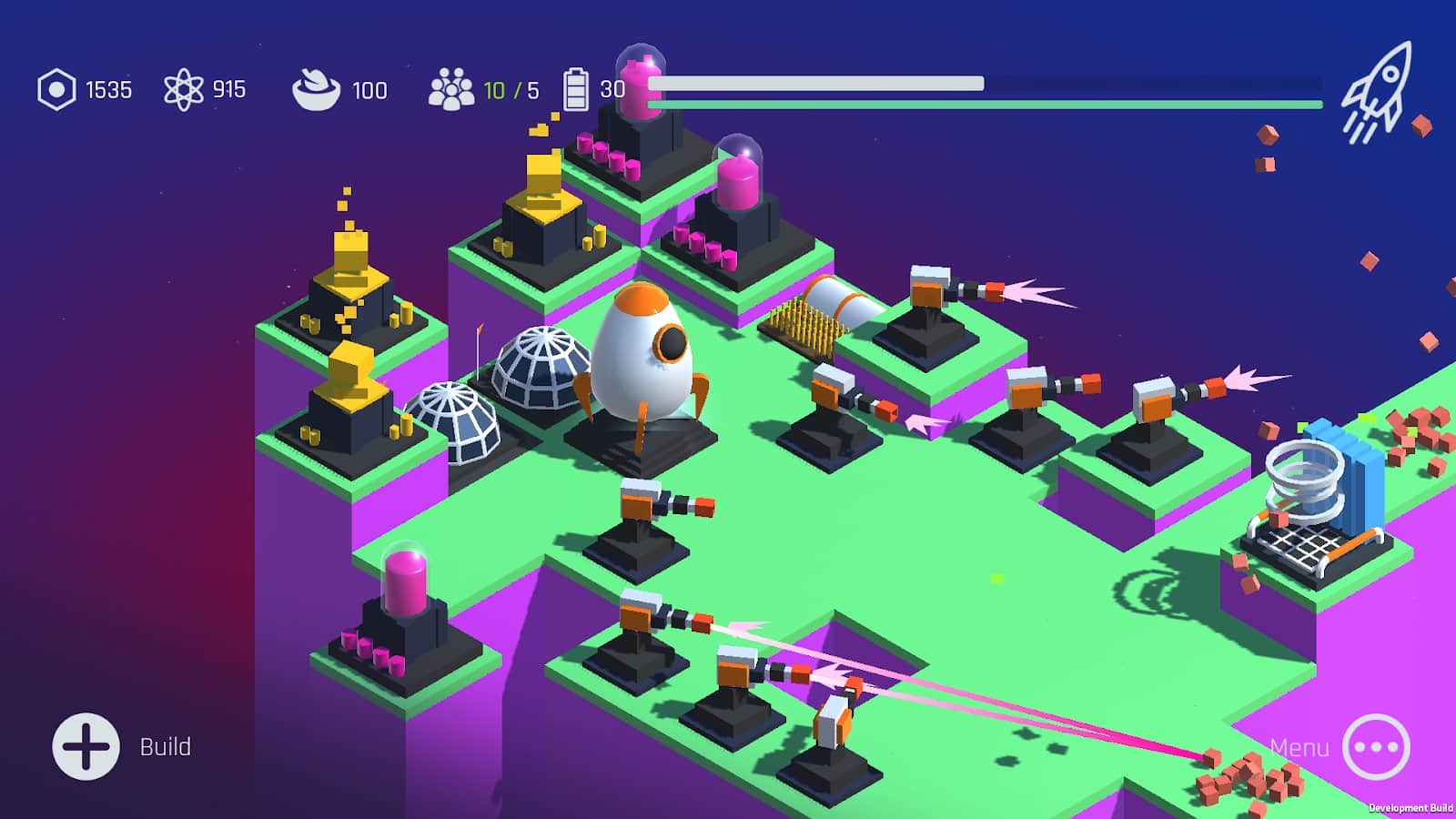Viewport: 1456px width, 819px height.
Task: Click the plus icon inside the Build circle
Action: [87, 745]
